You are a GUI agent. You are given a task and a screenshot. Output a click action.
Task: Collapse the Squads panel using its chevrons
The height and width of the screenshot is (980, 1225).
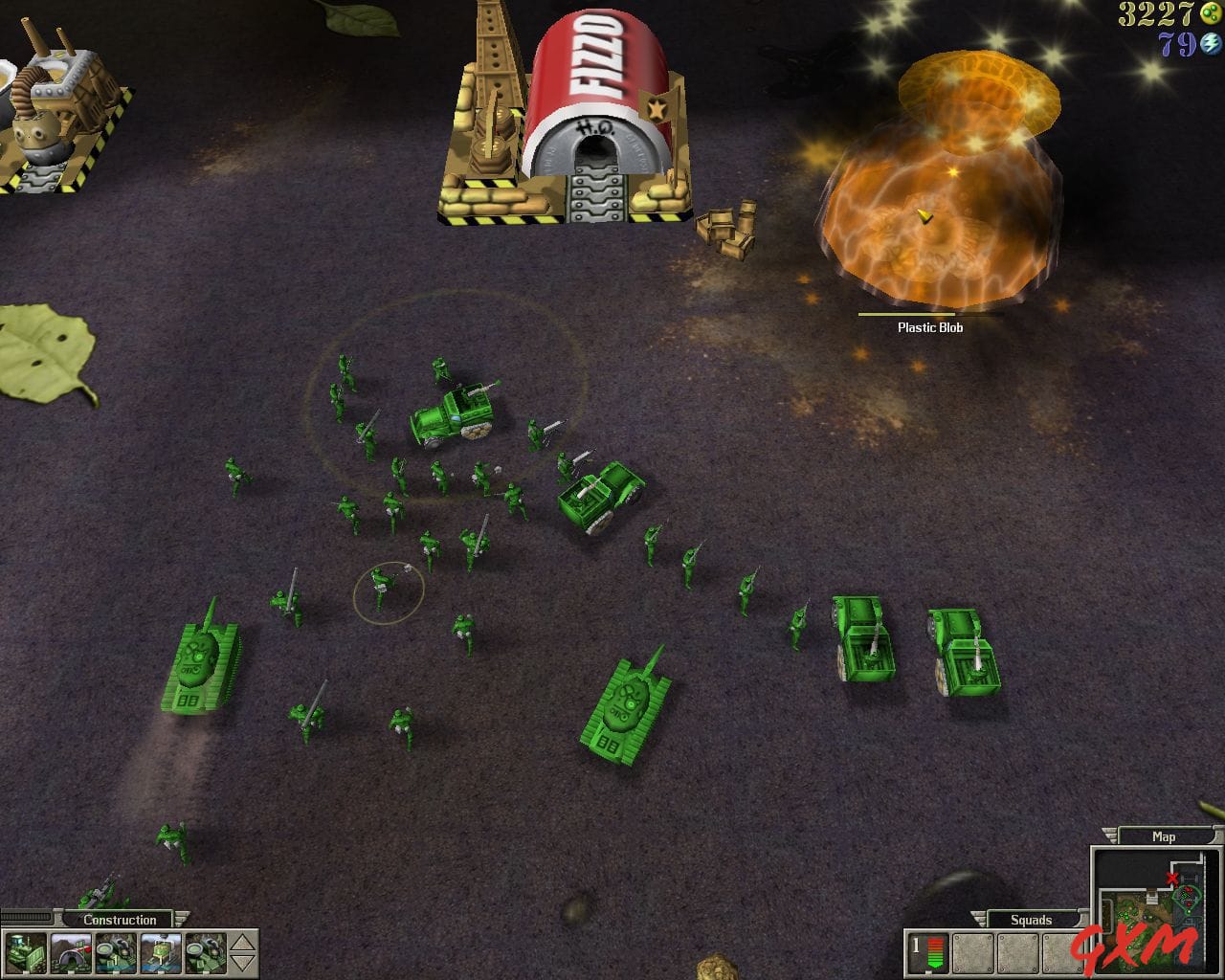[x=977, y=916]
